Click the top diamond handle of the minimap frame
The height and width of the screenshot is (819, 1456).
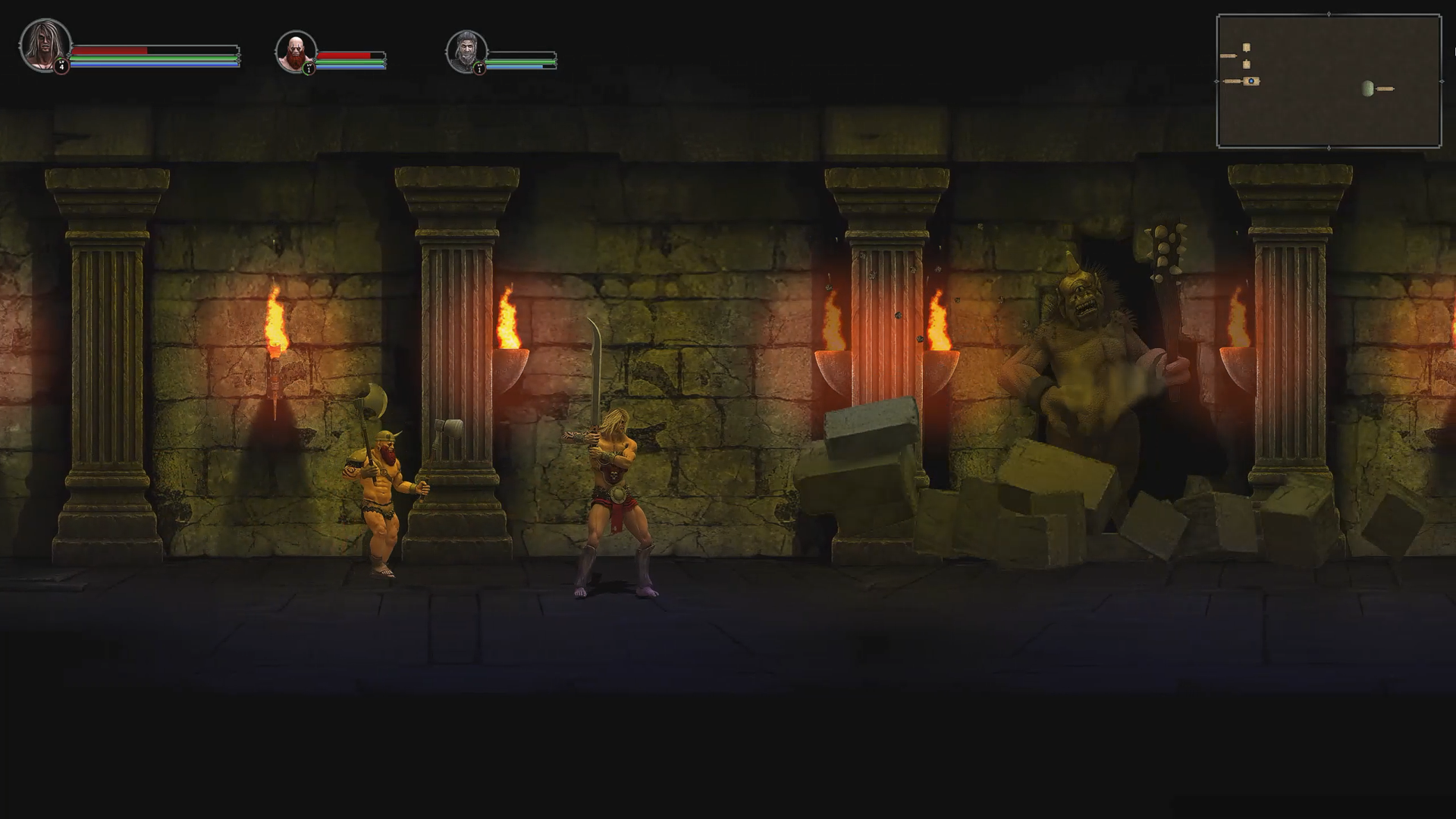[x=1329, y=14]
